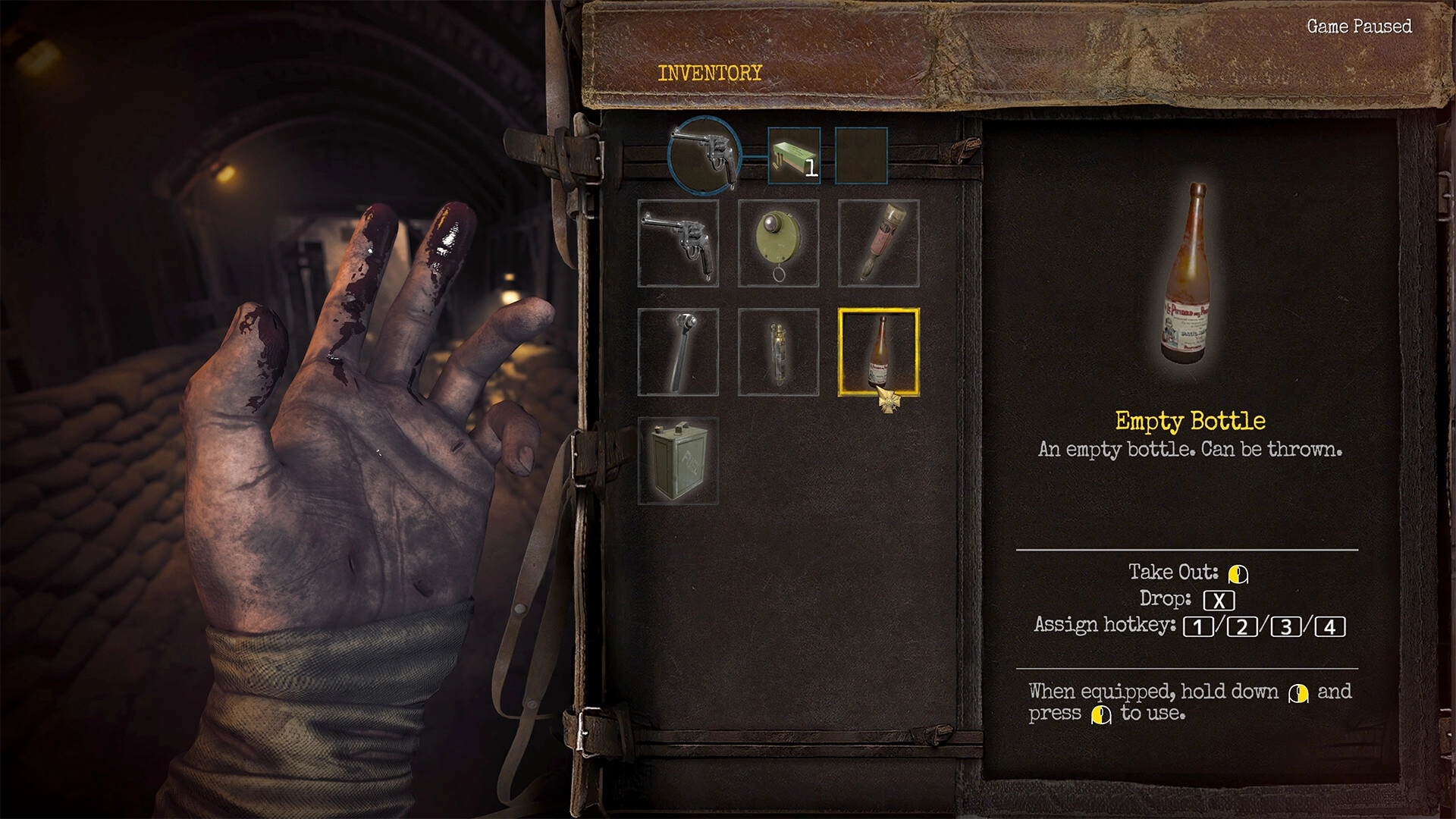Choose the brass lighter slot
The image size is (1456, 819).
[x=779, y=352]
